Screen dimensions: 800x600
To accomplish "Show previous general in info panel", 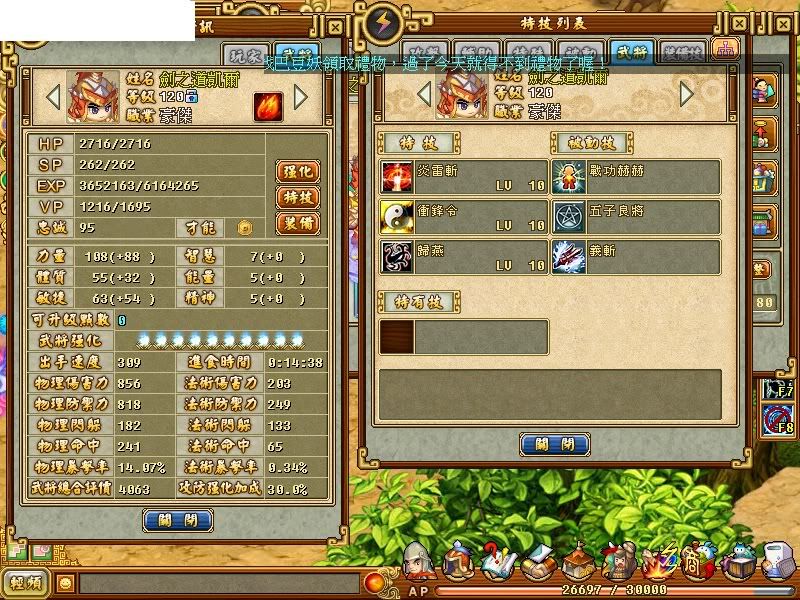I will [53, 97].
